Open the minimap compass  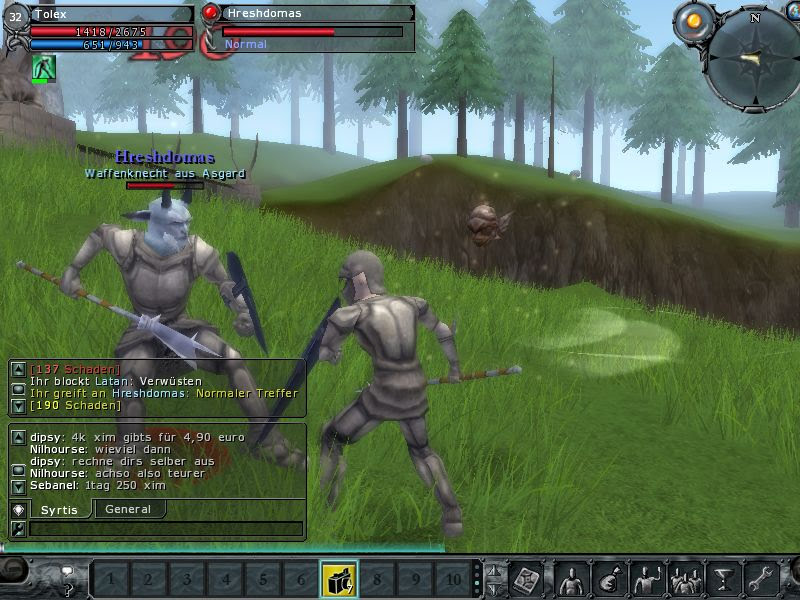click(752, 57)
